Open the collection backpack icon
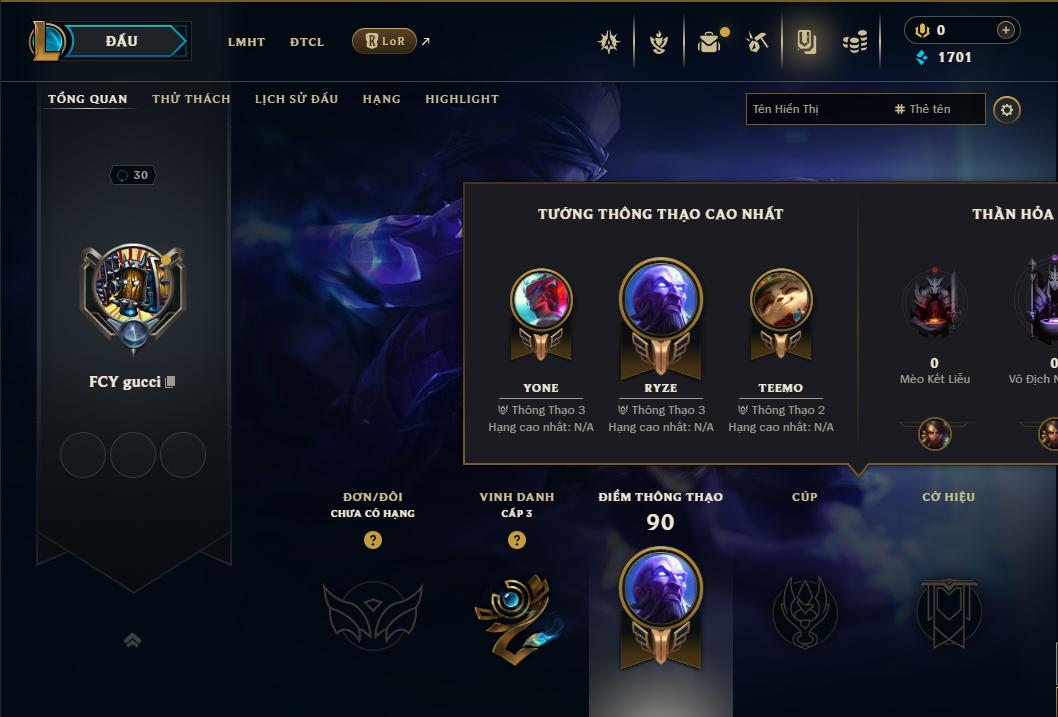The width and height of the screenshot is (1058, 717). coord(709,42)
